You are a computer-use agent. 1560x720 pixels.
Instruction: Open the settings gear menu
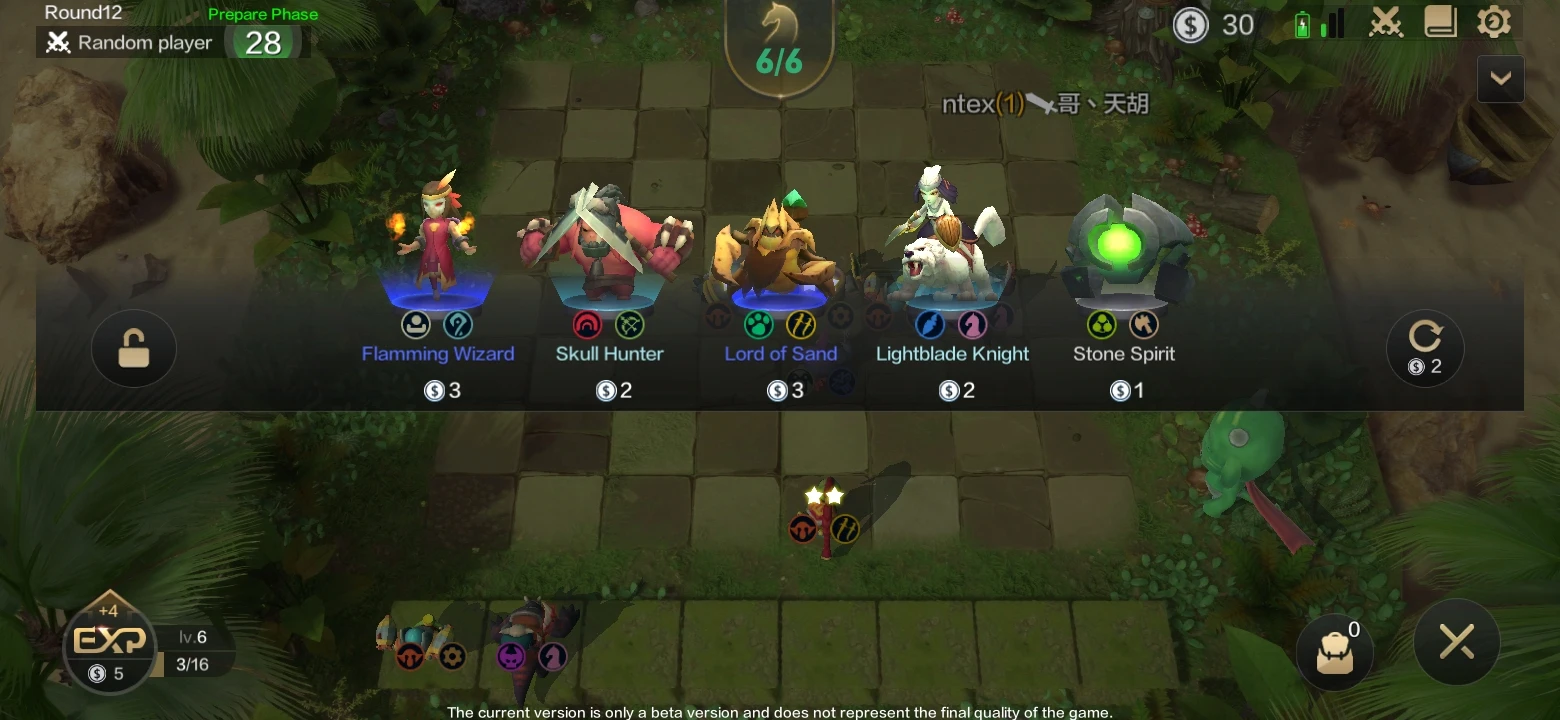tap(1495, 21)
